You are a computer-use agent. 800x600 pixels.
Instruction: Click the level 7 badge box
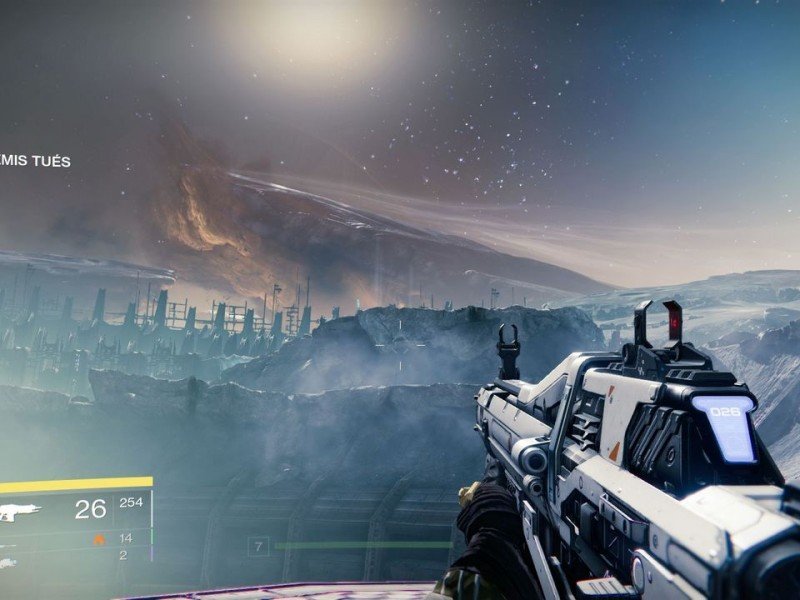point(259,546)
